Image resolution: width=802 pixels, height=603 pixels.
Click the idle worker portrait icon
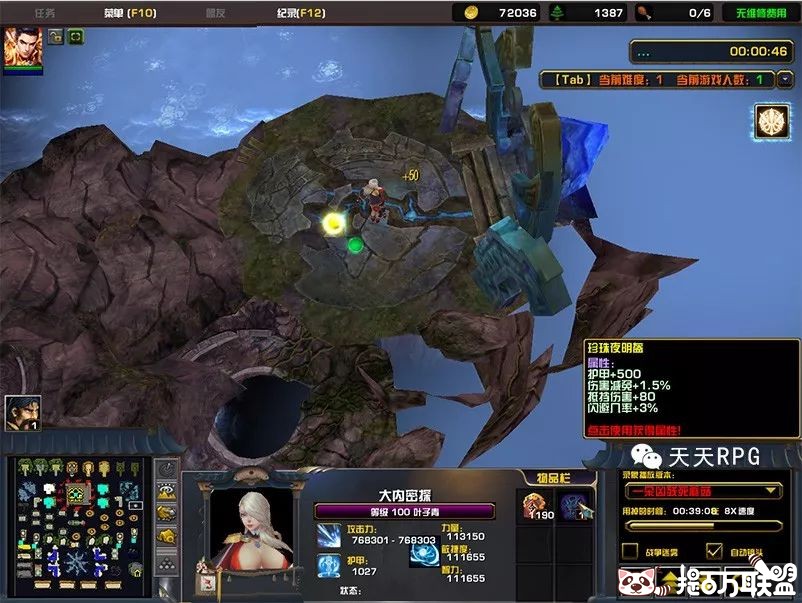tap(22, 411)
